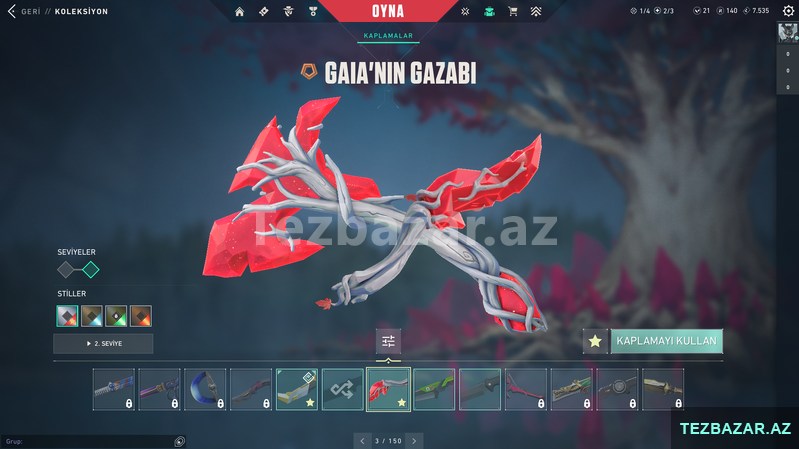Toggle the star favorite button
This screenshot has width=799, height=449.
pos(595,341)
